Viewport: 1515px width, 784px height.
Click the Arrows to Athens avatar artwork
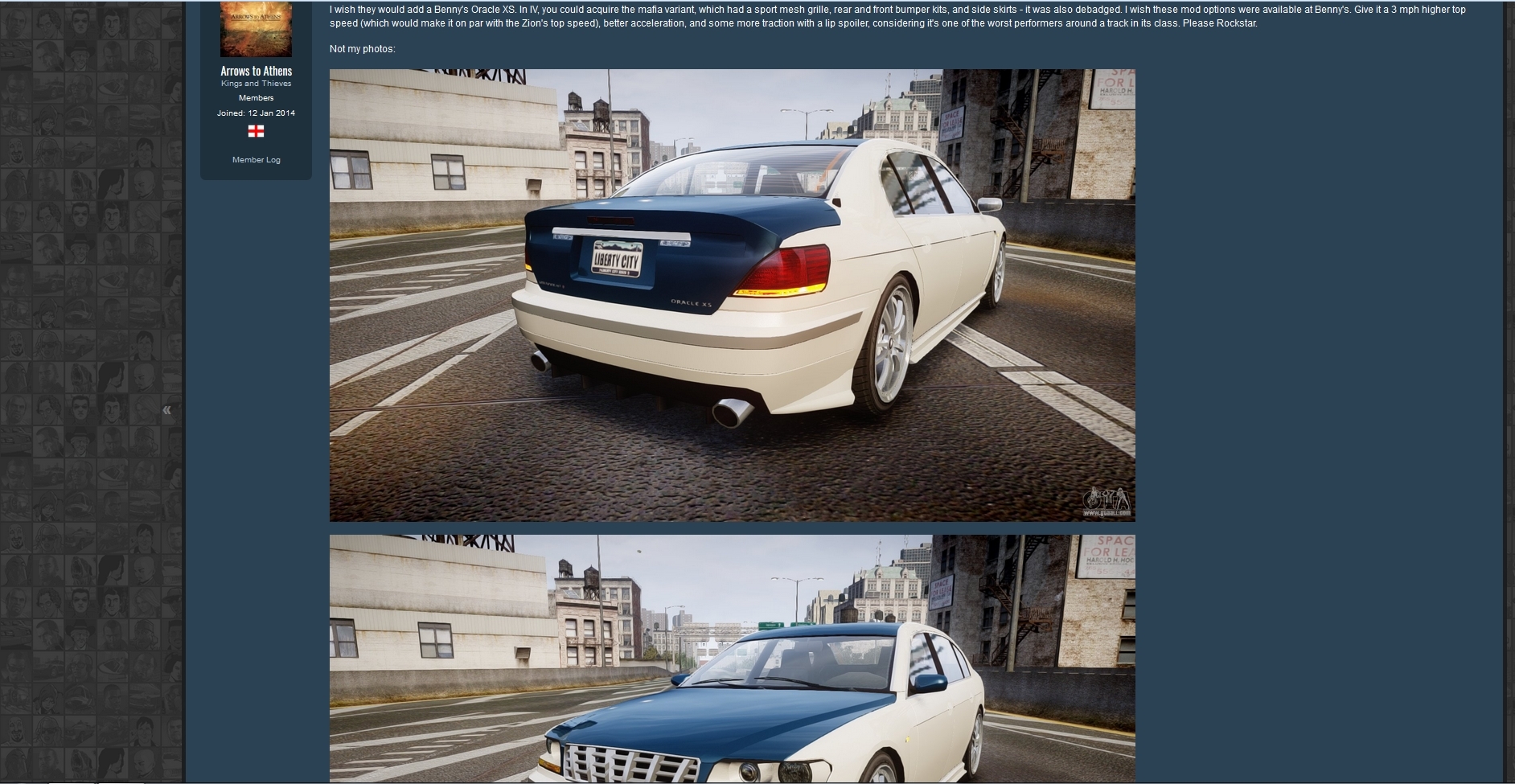[256, 27]
